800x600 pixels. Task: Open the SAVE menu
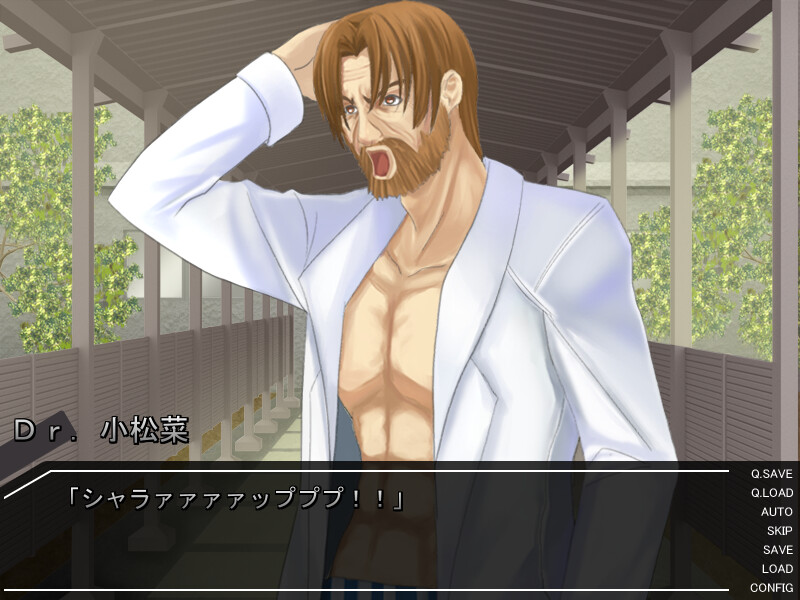click(x=777, y=550)
